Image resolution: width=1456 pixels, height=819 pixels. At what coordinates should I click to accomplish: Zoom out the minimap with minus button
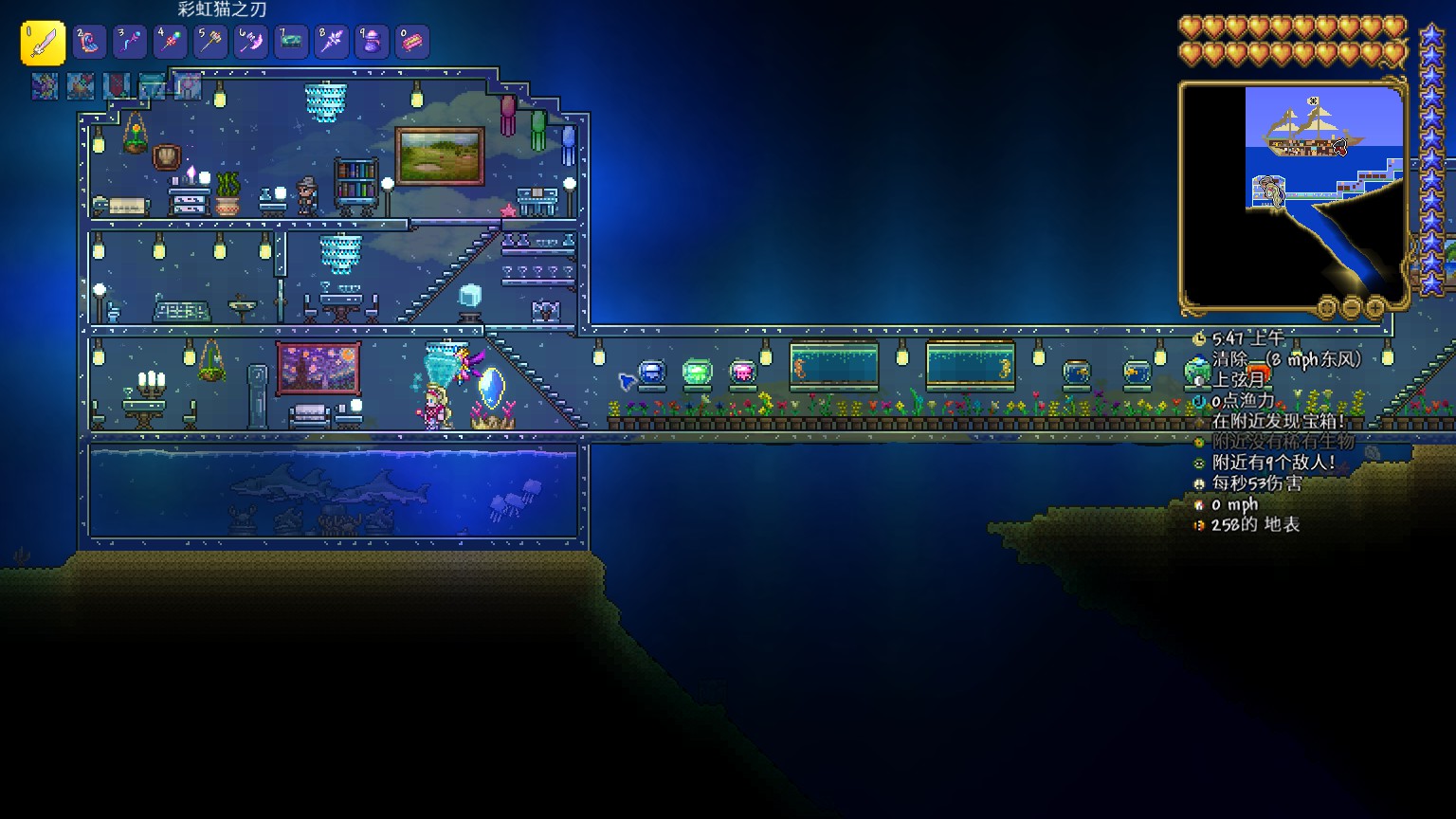(1352, 307)
